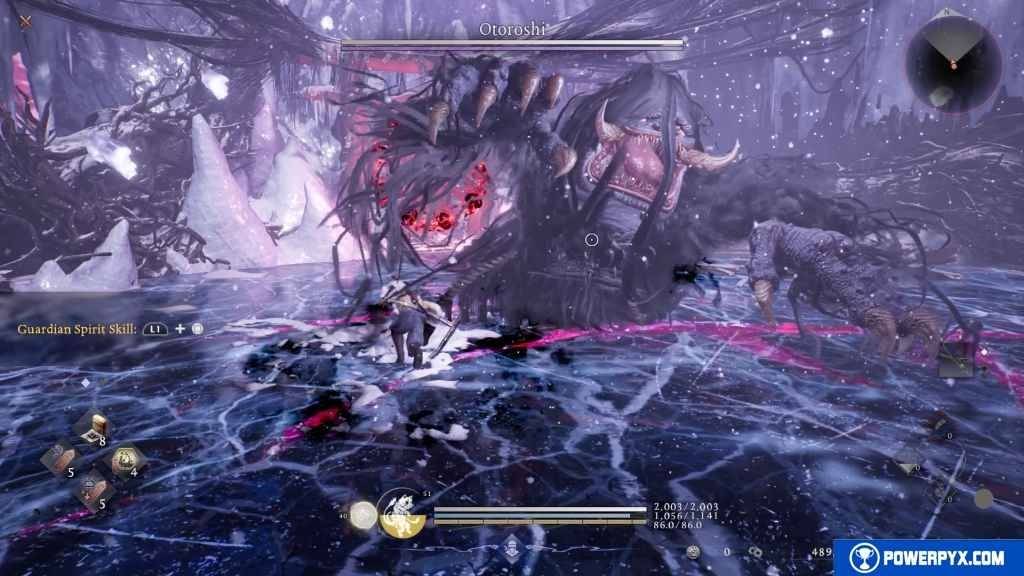Viewport: 1024px width, 576px height.
Task: Open the PowerPyx.com watermark logo
Action: [928, 557]
